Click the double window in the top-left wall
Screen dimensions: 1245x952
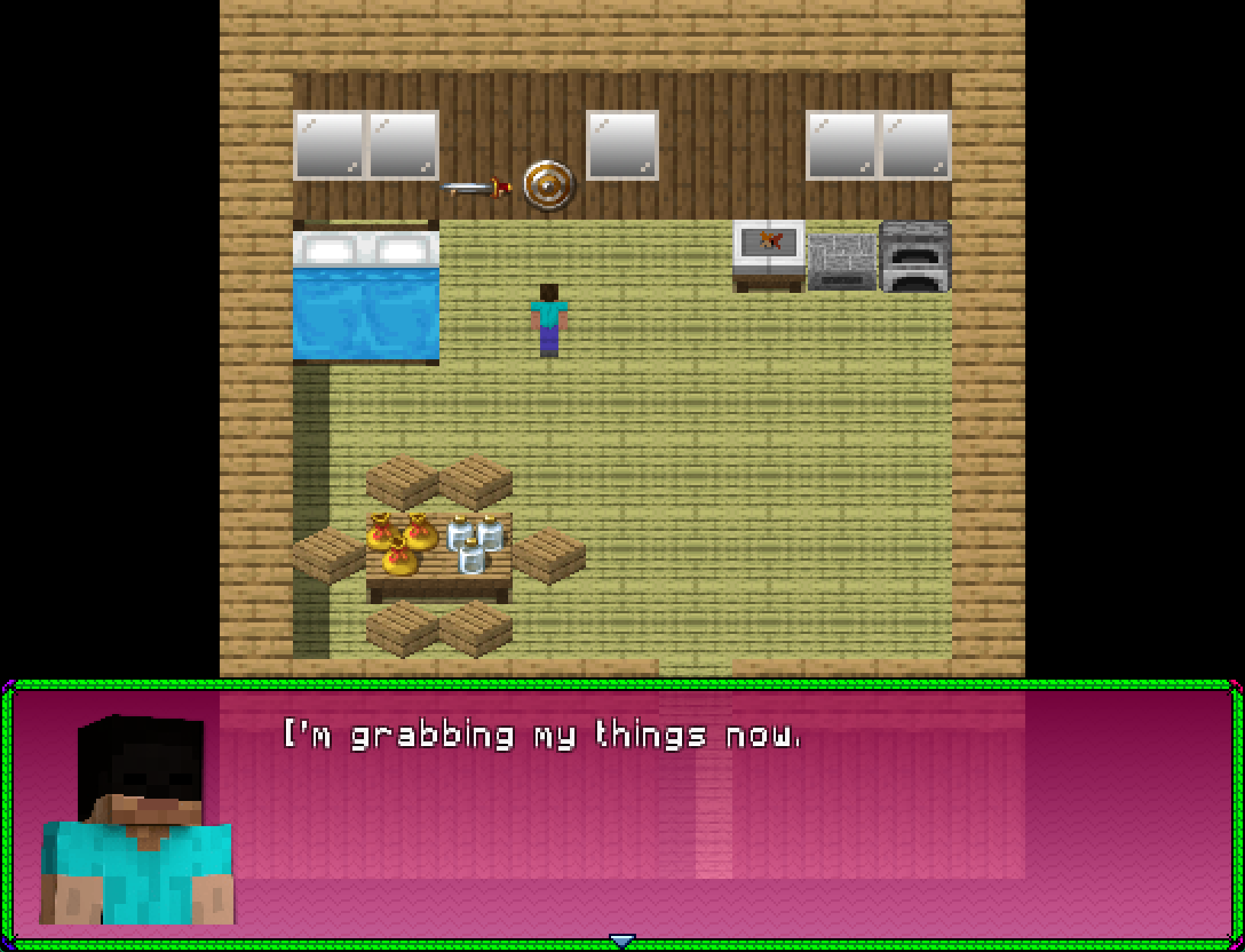[365, 145]
